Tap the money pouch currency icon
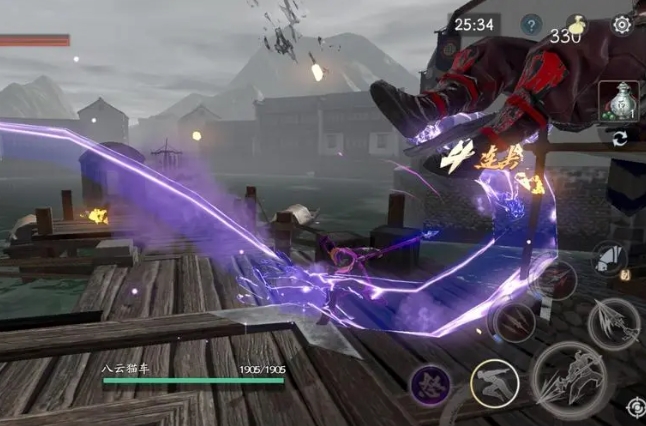The width and height of the screenshot is (646, 426). (x=576, y=24)
